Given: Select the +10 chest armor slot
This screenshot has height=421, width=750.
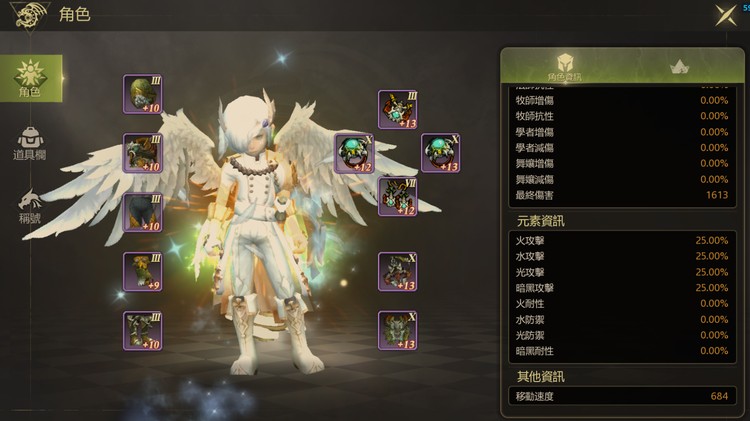Looking at the screenshot, I should coord(142,153).
